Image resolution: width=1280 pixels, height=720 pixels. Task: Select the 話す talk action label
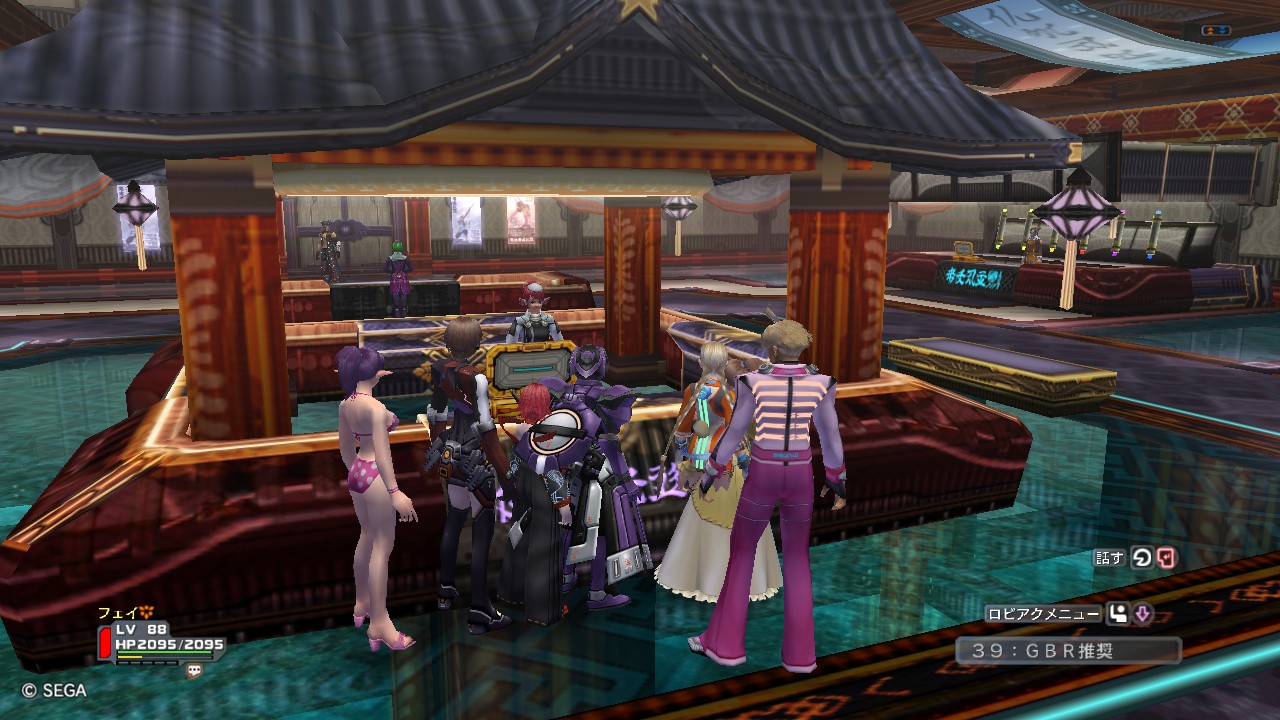click(x=1110, y=559)
